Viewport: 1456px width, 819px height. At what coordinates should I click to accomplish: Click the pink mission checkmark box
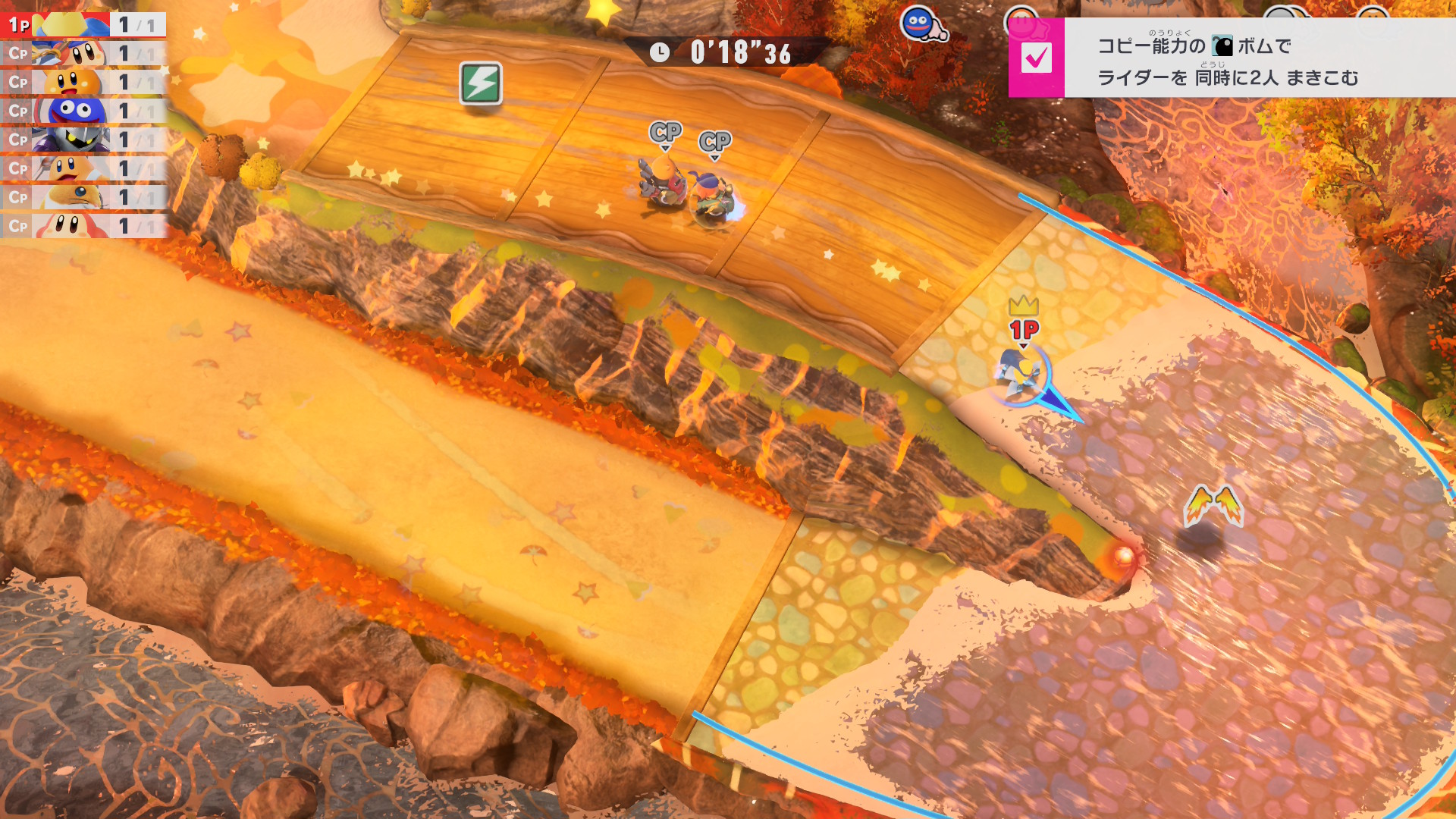(1036, 58)
